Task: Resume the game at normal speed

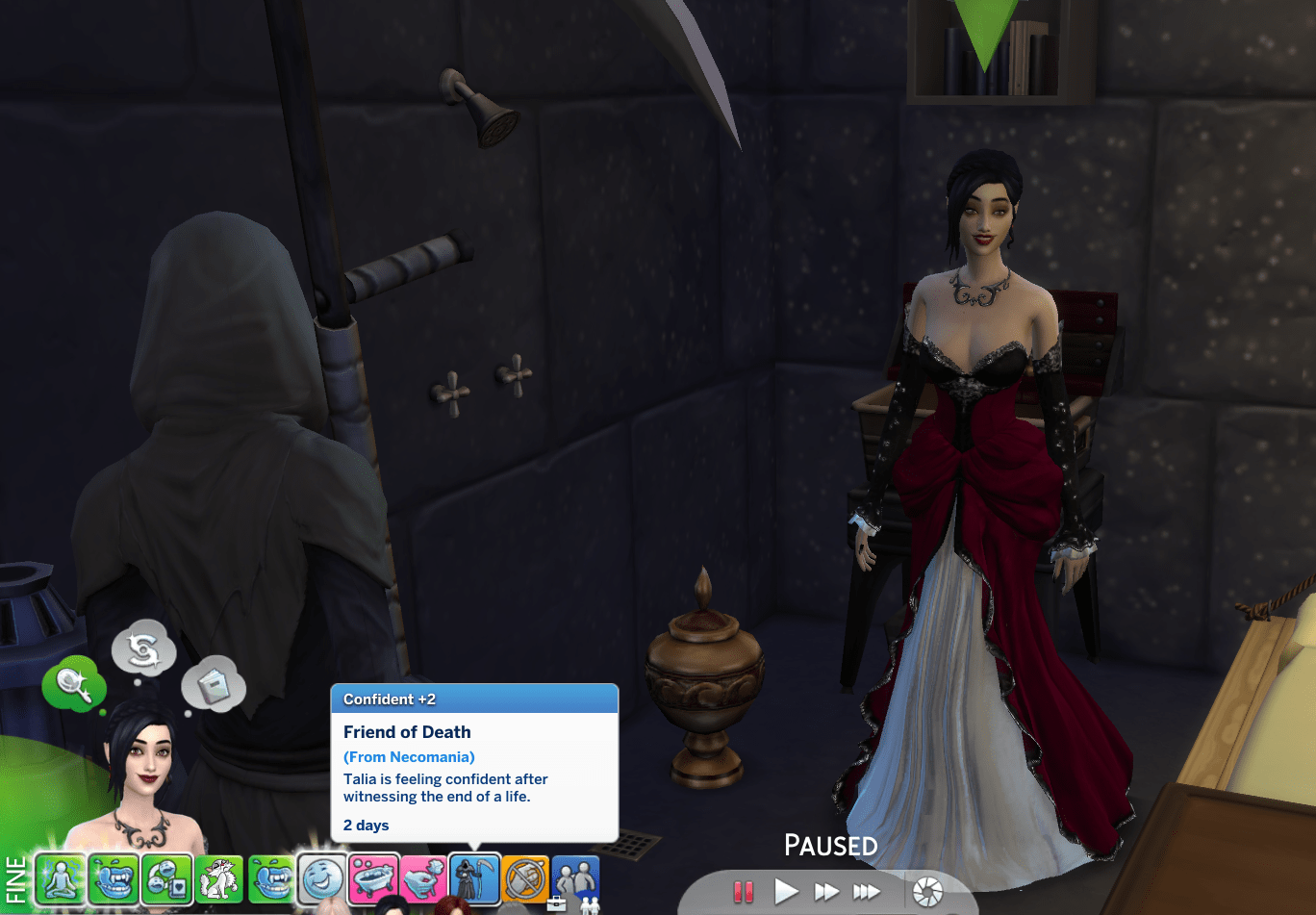Action: pyautogui.click(x=786, y=891)
